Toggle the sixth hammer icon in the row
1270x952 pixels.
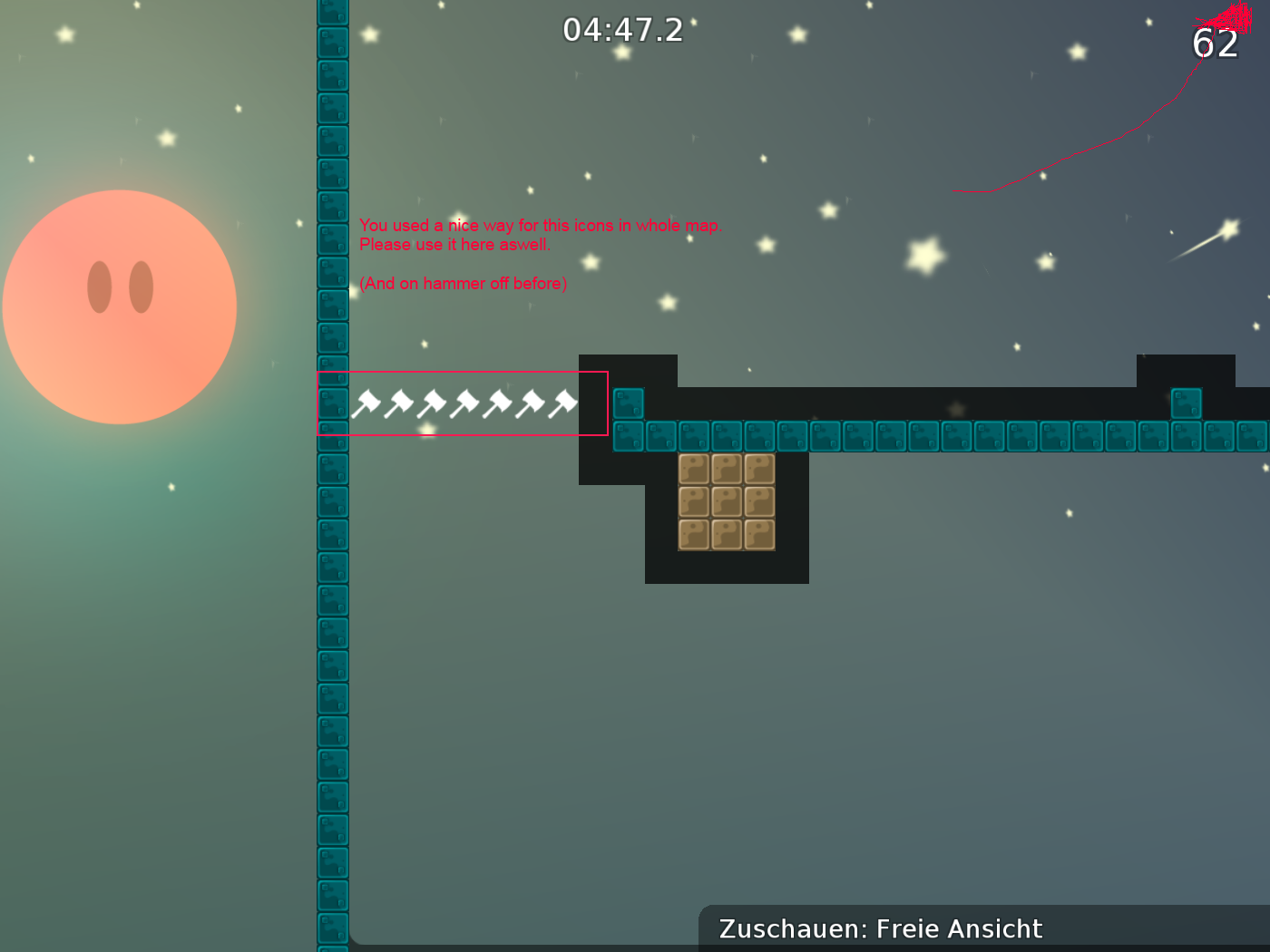click(x=530, y=403)
